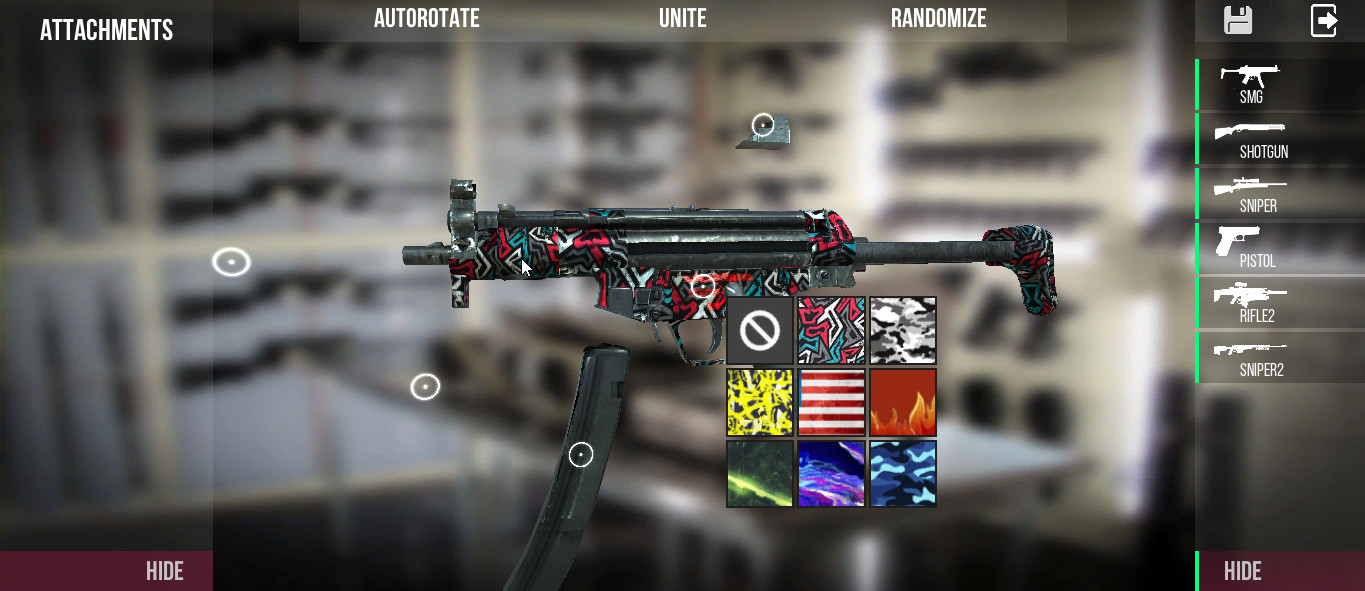
Task: Remove the skin with the no-symbol swatch
Action: pyautogui.click(x=760, y=331)
